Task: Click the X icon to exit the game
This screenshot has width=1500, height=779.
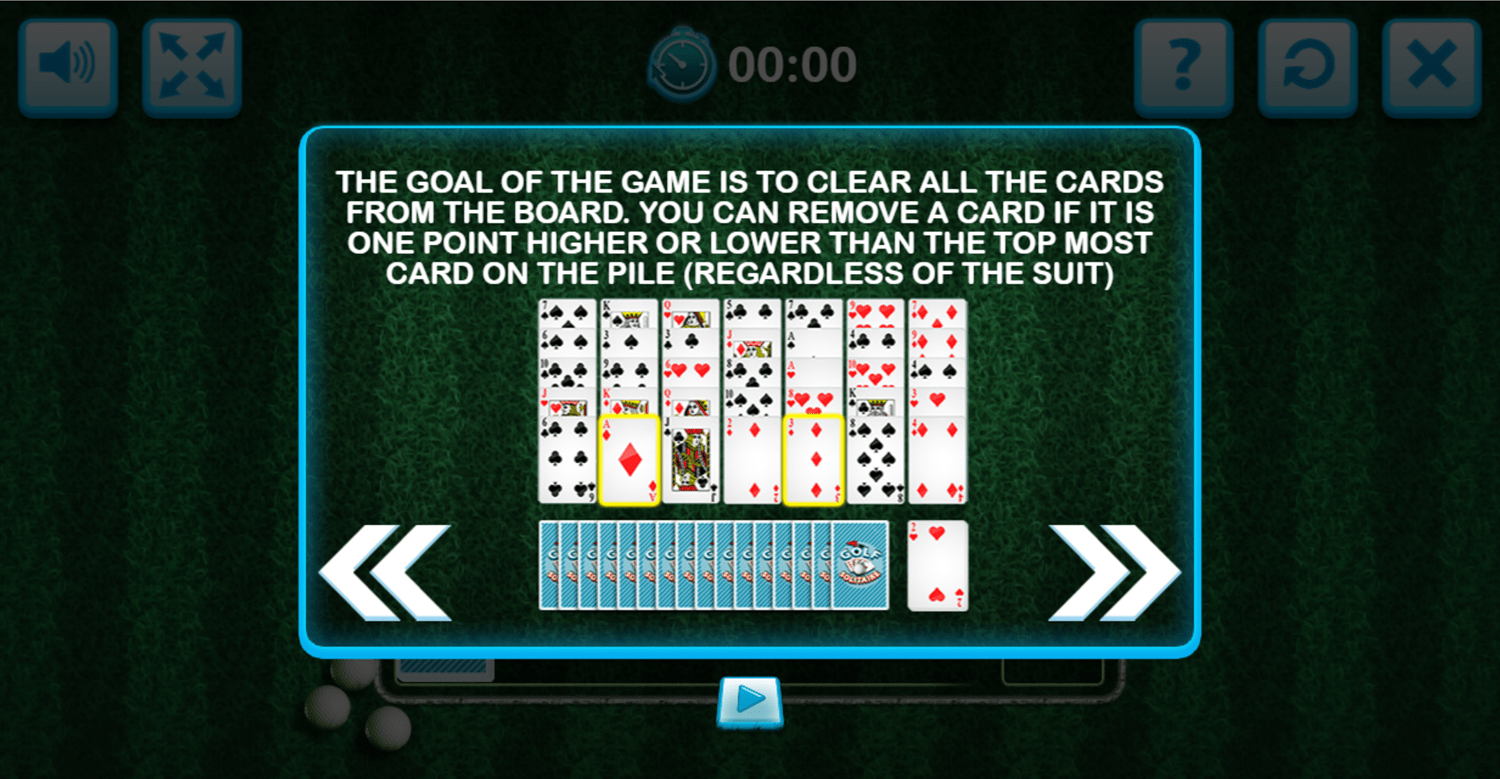Action: coord(1430,64)
